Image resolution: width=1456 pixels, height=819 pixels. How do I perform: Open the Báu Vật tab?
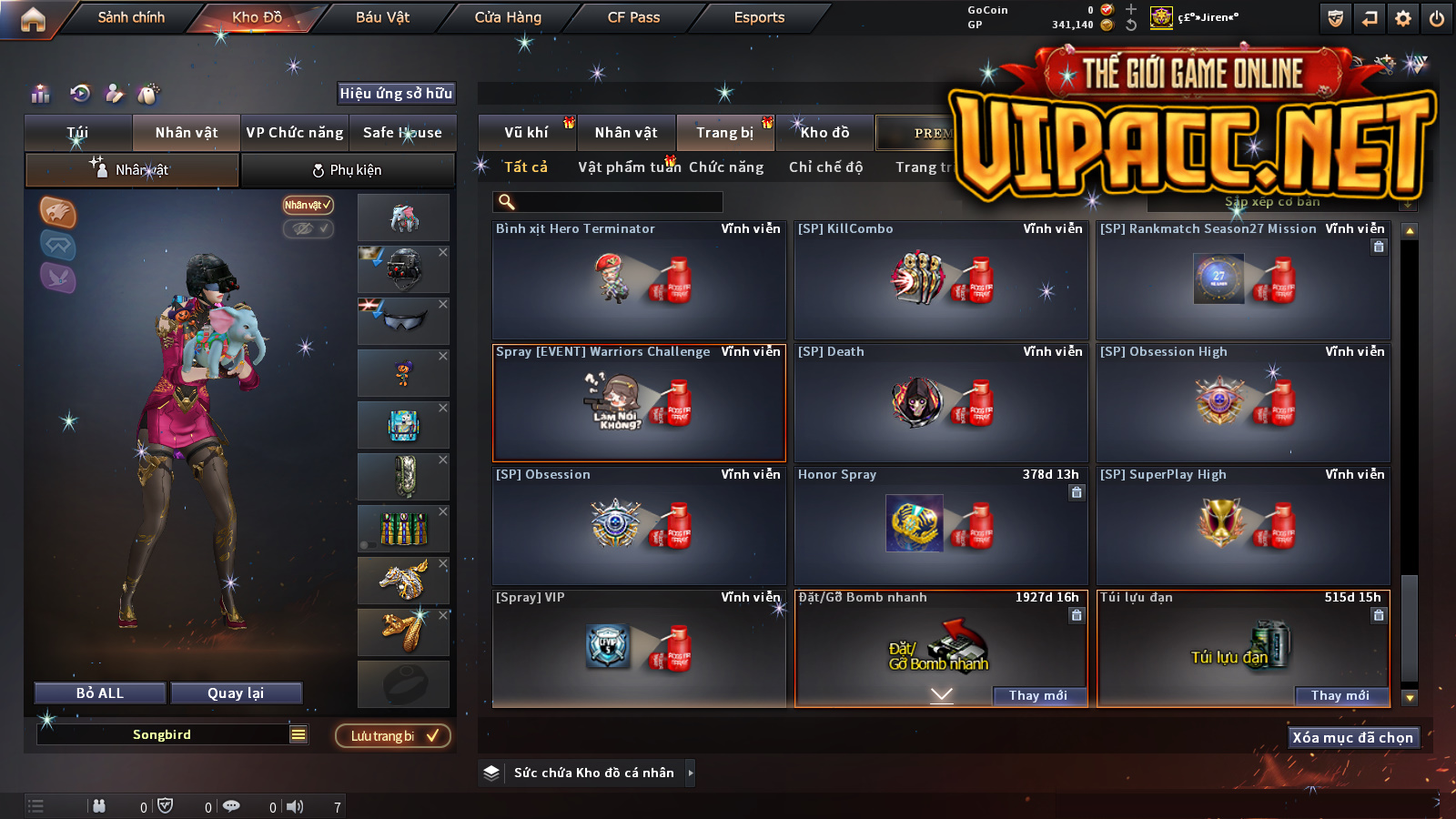click(x=382, y=17)
